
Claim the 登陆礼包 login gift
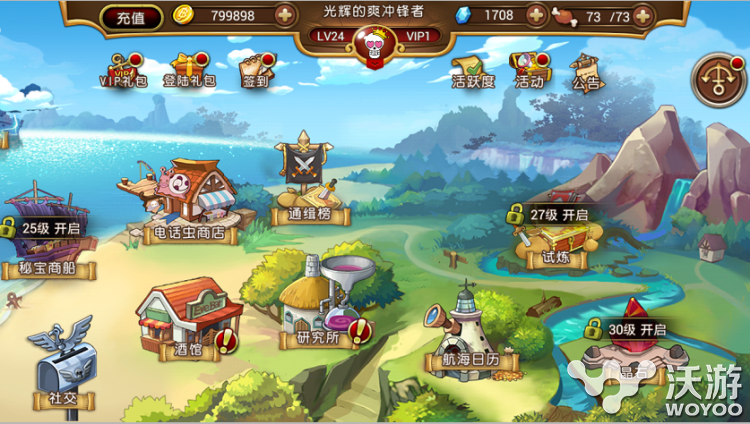tap(188, 70)
